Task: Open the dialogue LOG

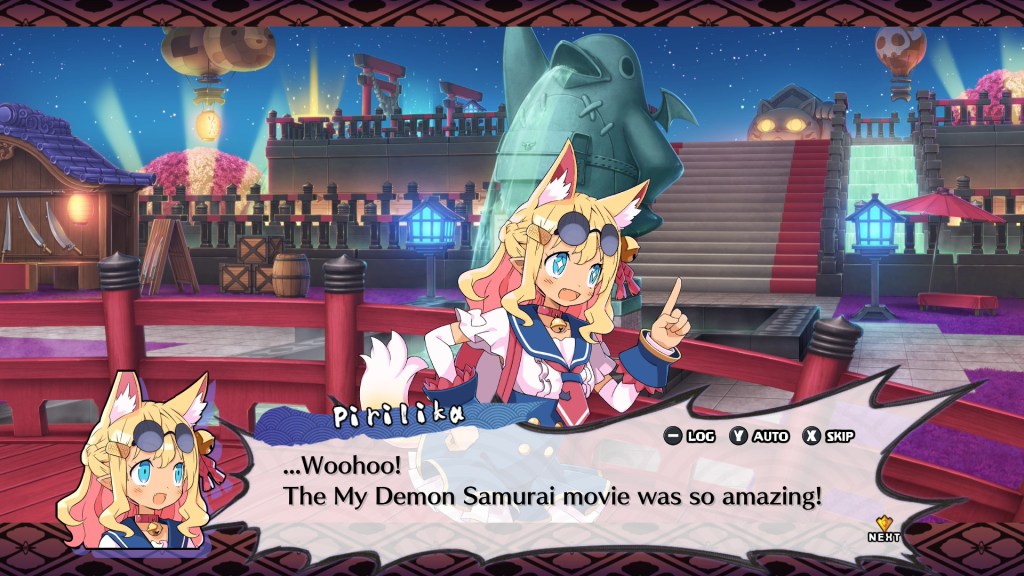Action: pos(689,436)
